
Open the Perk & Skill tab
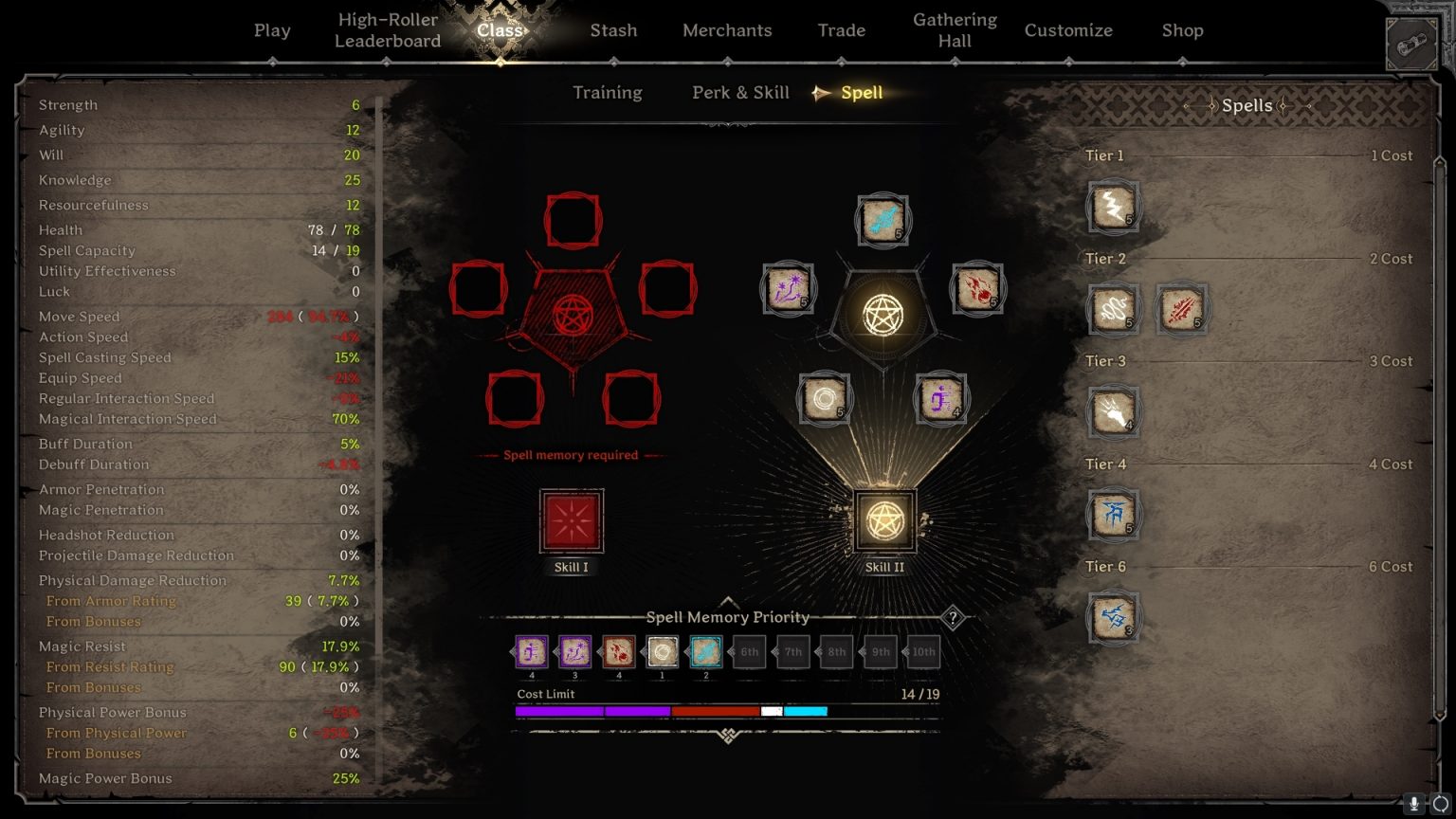pyautogui.click(x=740, y=92)
